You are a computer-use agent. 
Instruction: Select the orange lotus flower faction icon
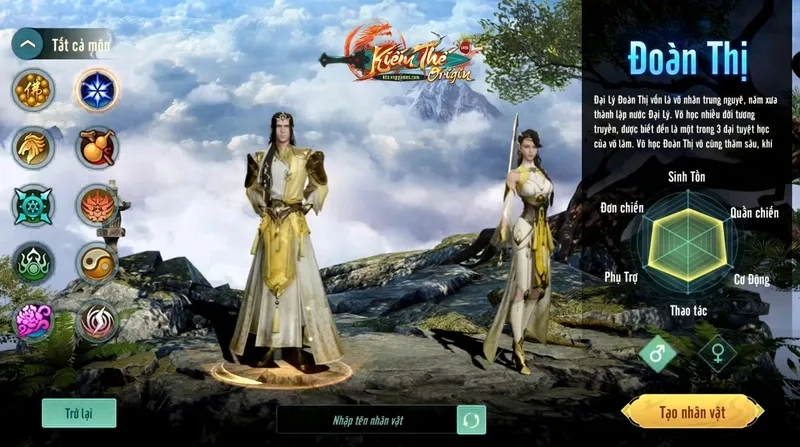(97, 206)
